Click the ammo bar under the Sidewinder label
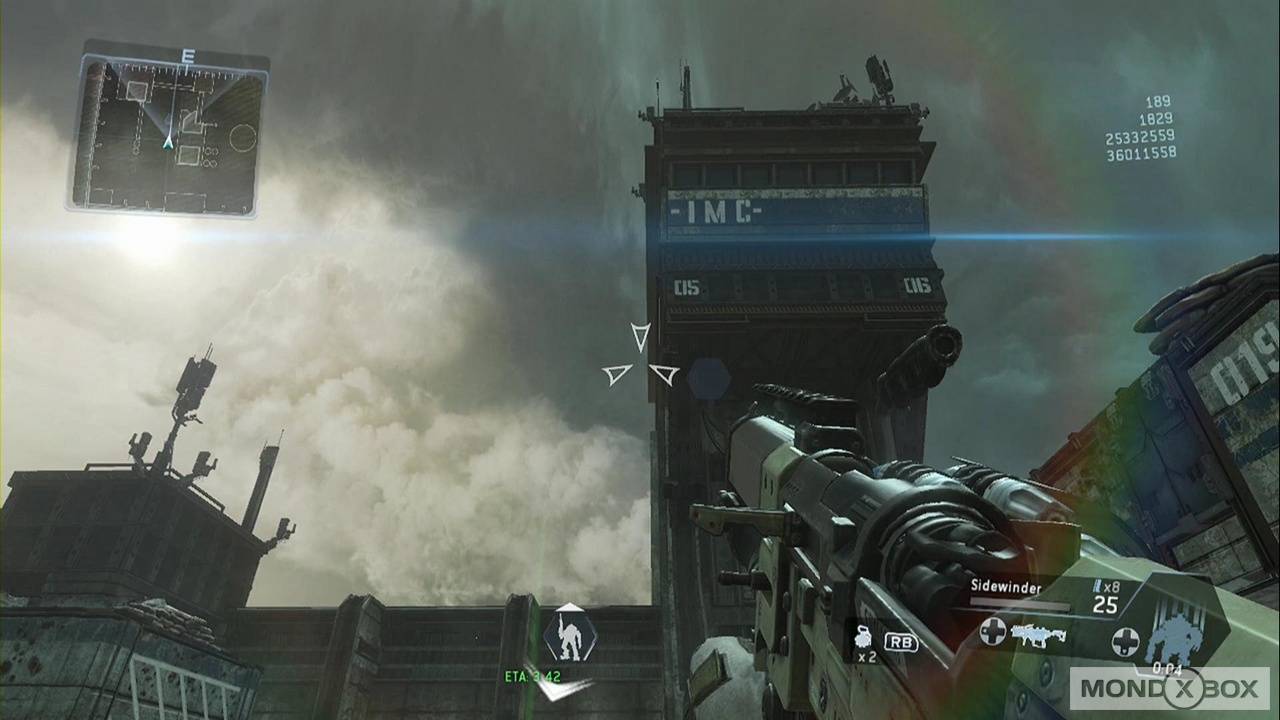The image size is (1280, 720). point(1020,603)
